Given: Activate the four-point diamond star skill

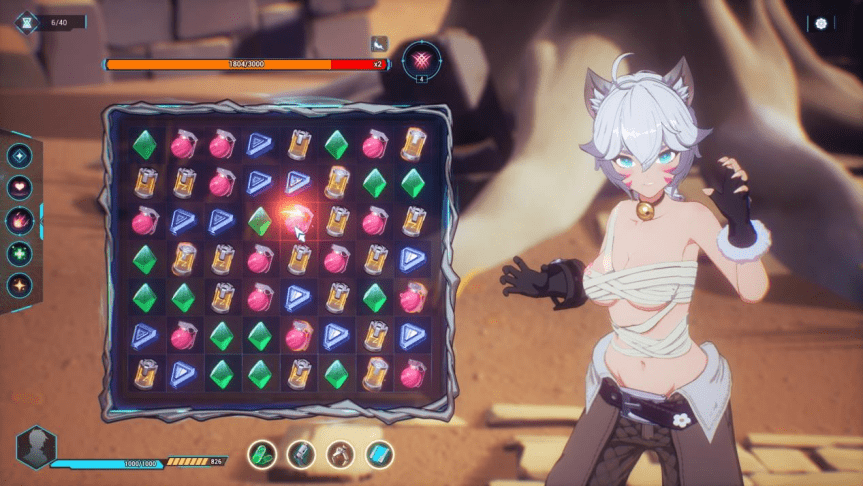Looking at the screenshot, I should (19, 155).
